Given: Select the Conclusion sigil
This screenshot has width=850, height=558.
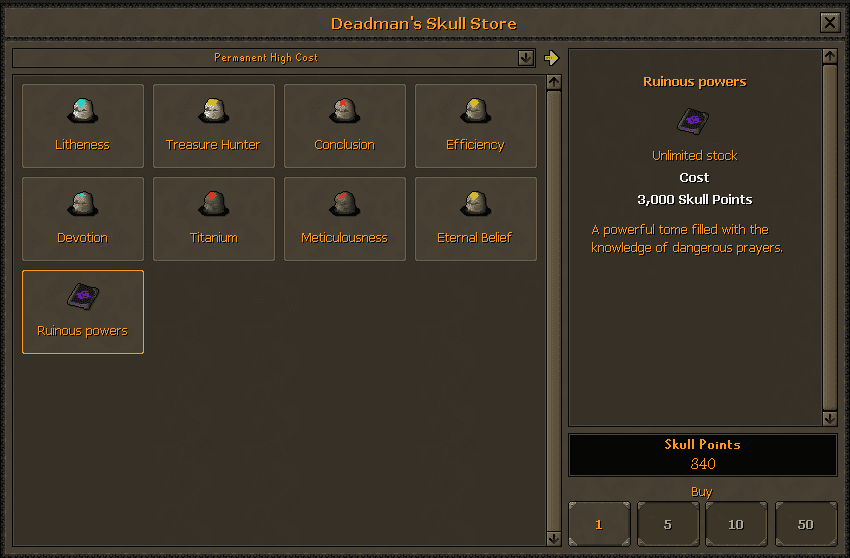Looking at the screenshot, I should point(345,126).
